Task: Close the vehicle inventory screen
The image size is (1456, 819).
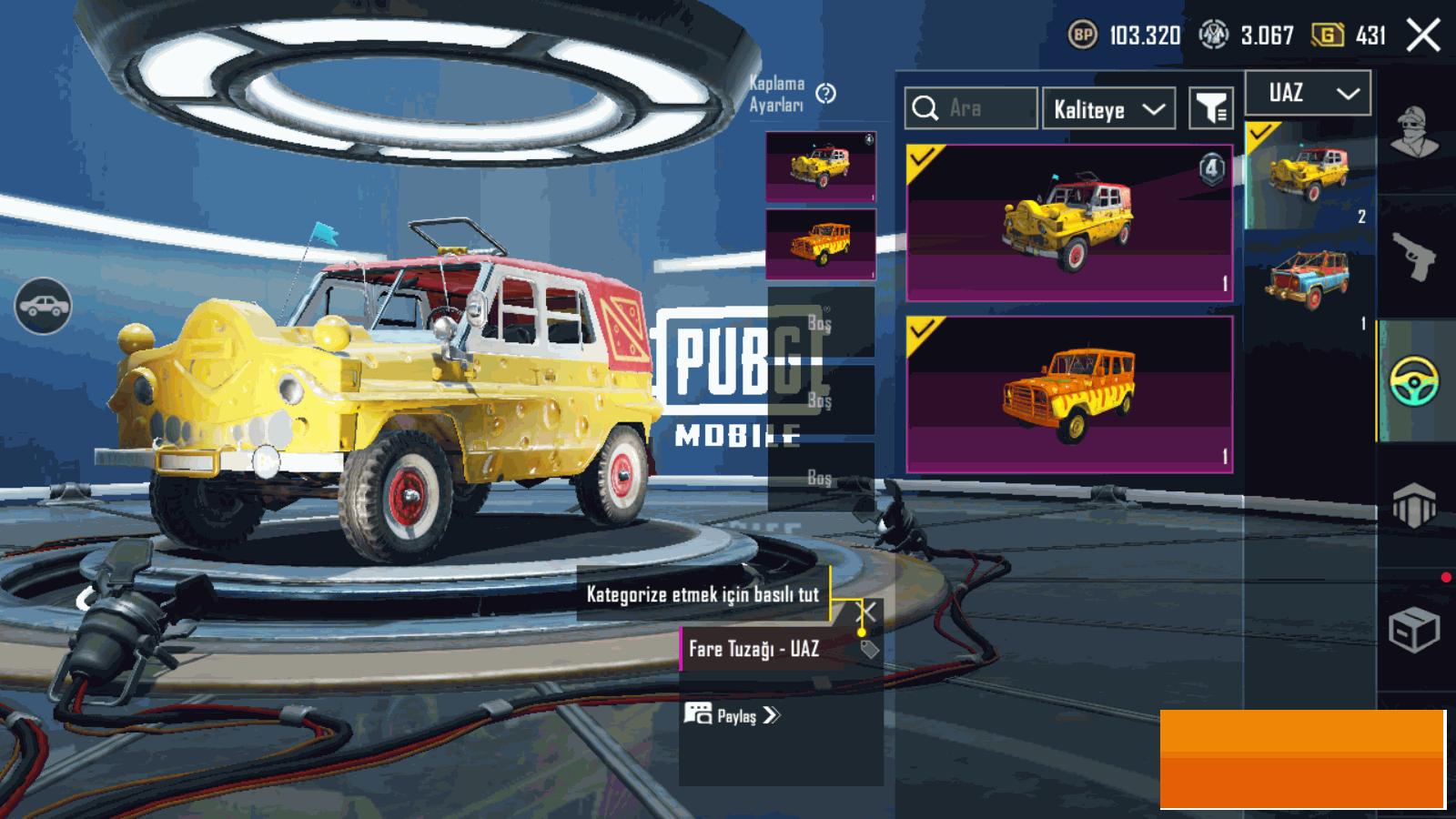Action: point(1423,35)
